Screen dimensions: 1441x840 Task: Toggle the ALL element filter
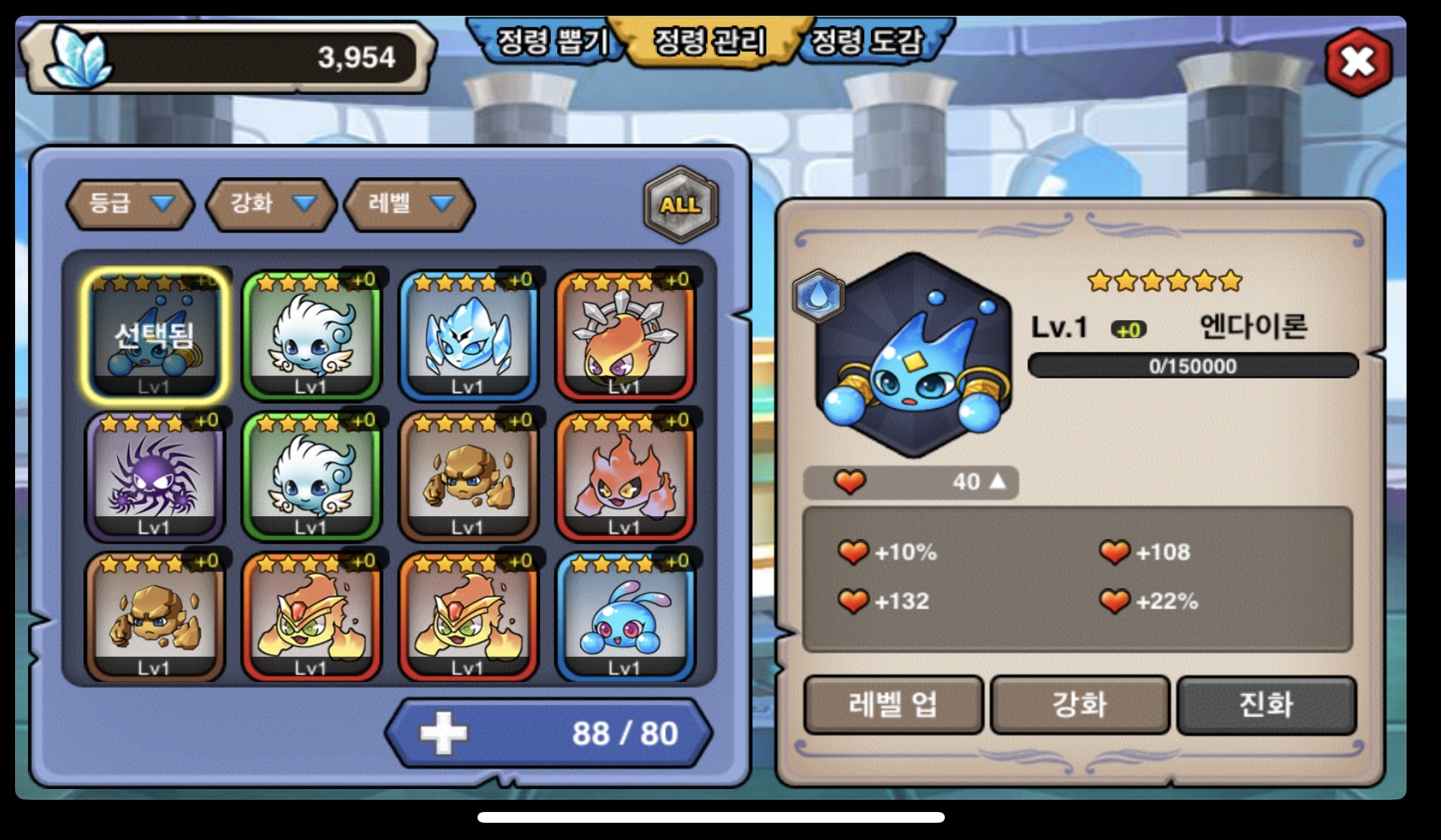point(681,205)
